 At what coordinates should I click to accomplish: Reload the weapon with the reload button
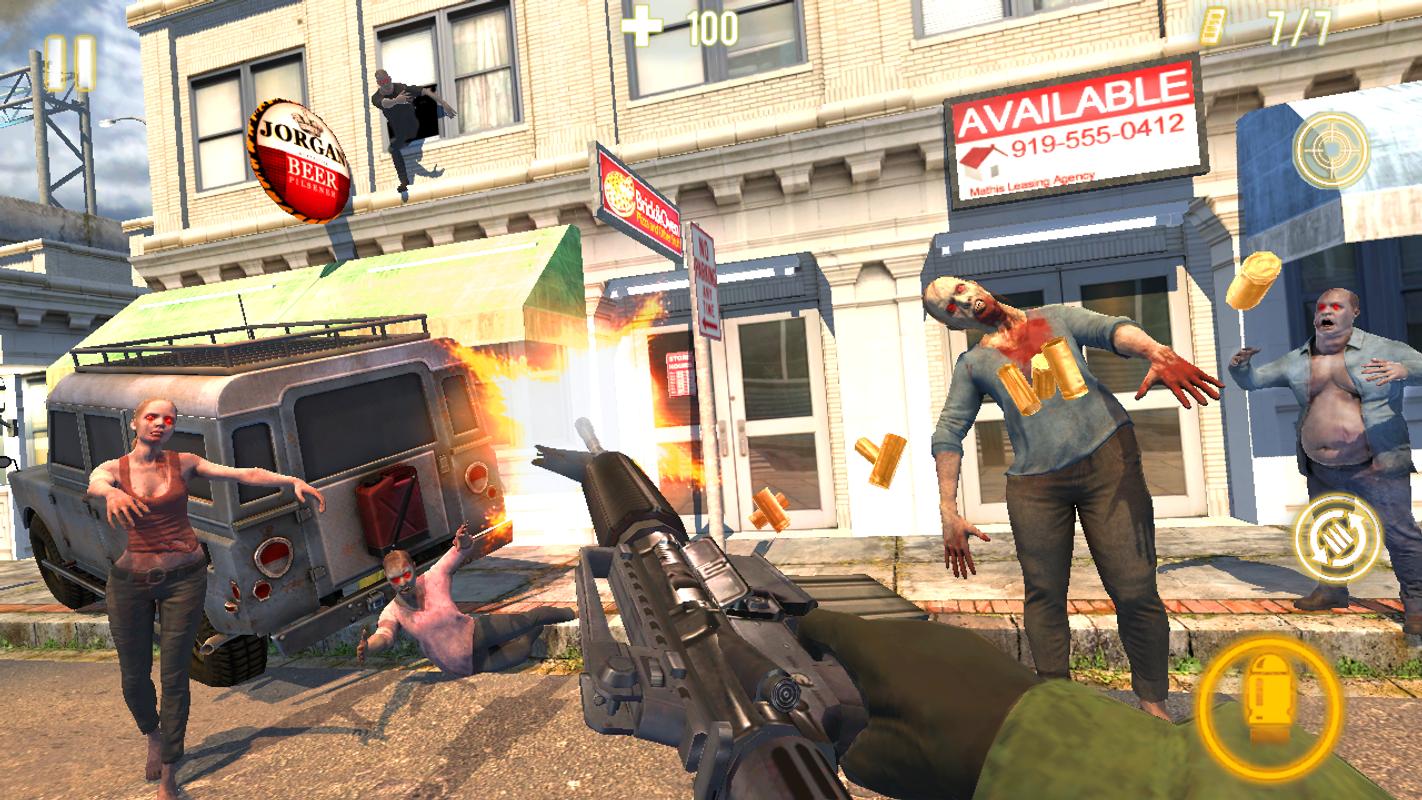(1337, 537)
